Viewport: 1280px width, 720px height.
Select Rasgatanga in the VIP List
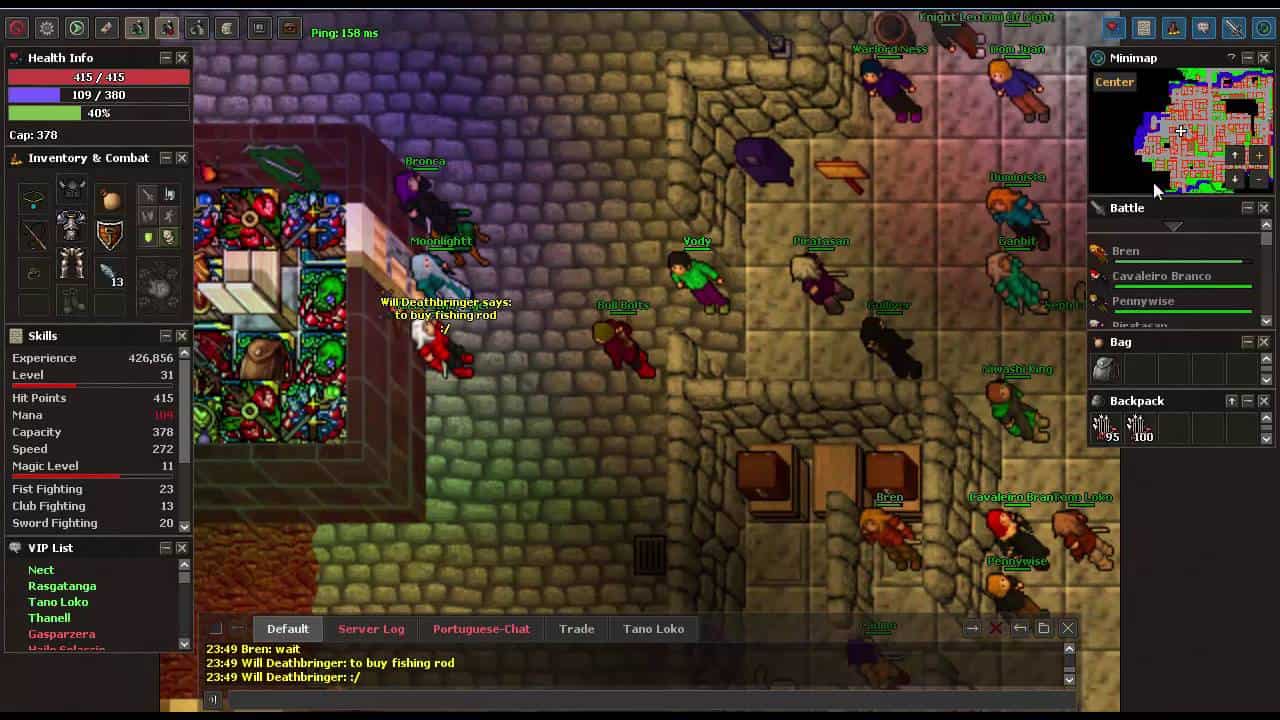(62, 586)
